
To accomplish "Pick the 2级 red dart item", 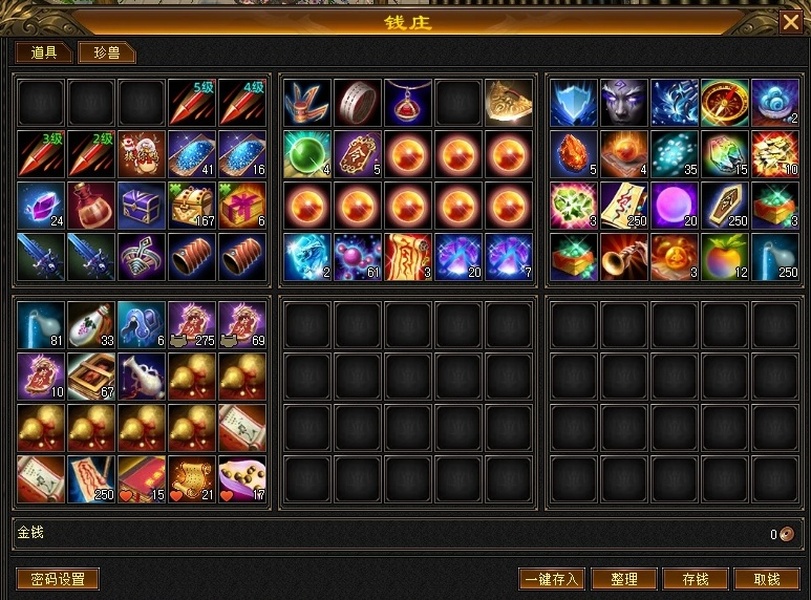I will [x=92, y=153].
